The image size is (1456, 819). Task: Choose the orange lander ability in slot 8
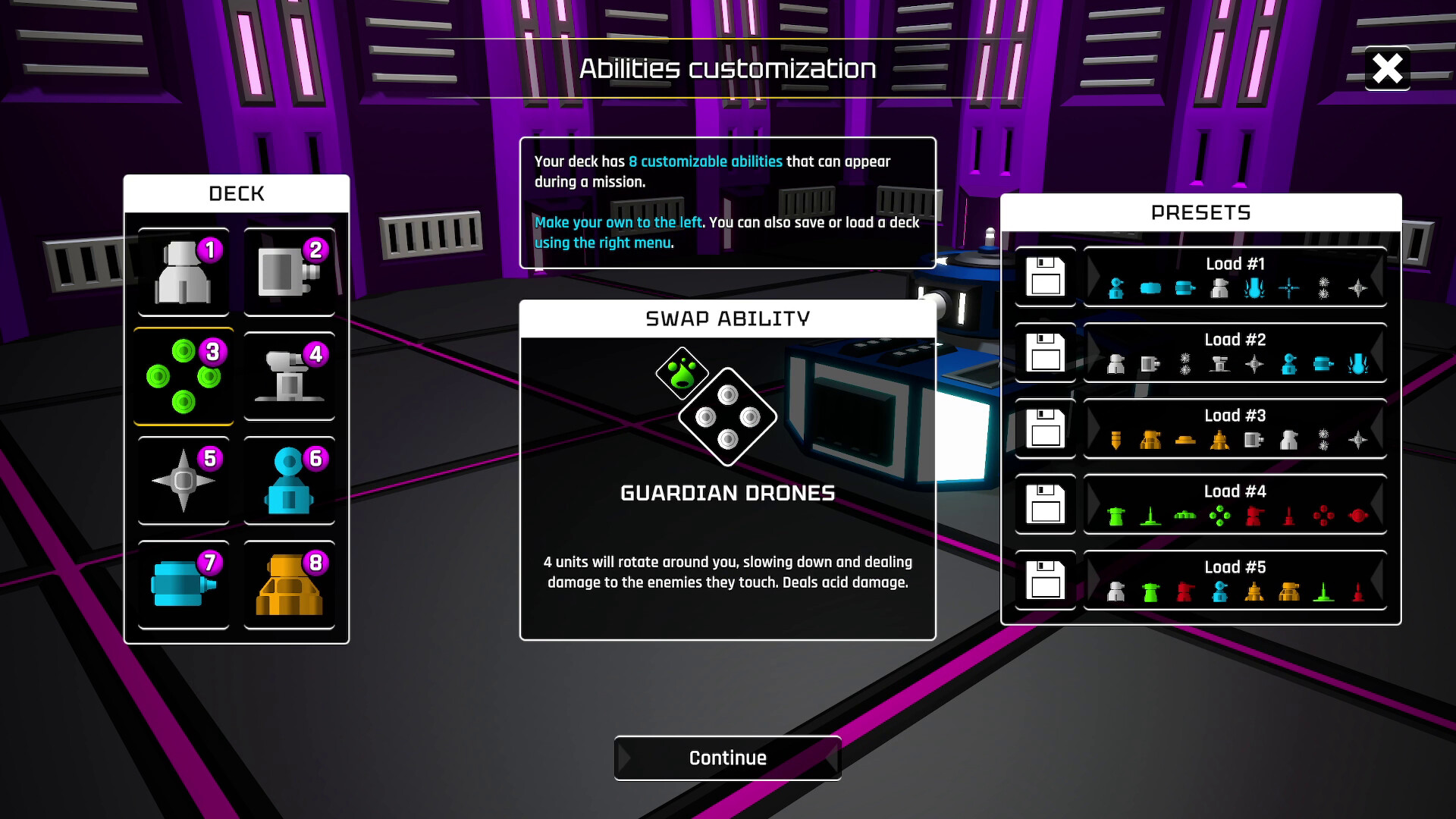pos(290,583)
